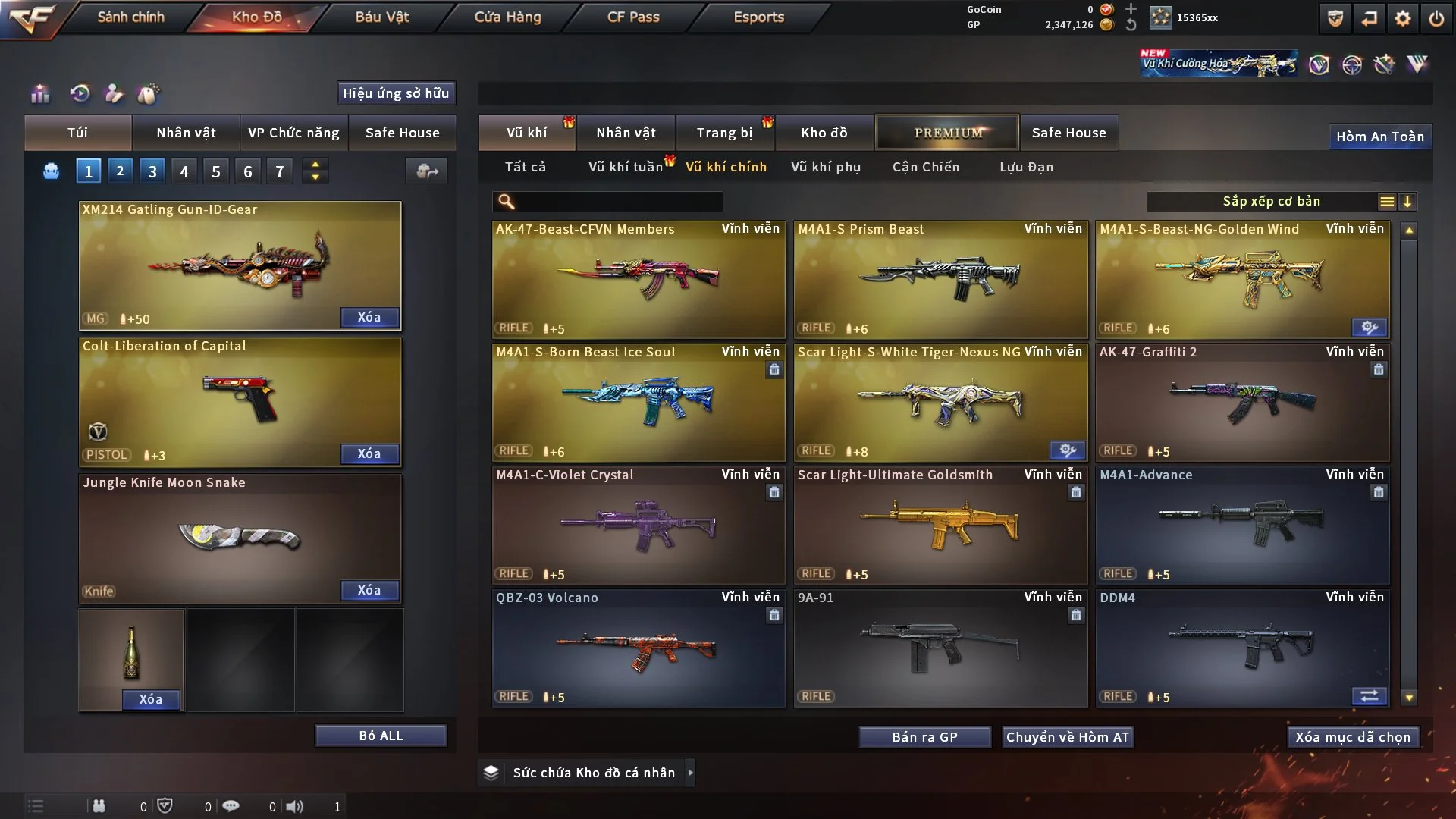1456x819 pixels.
Task: Filter by Vũ khí phụ
Action: [x=826, y=167]
